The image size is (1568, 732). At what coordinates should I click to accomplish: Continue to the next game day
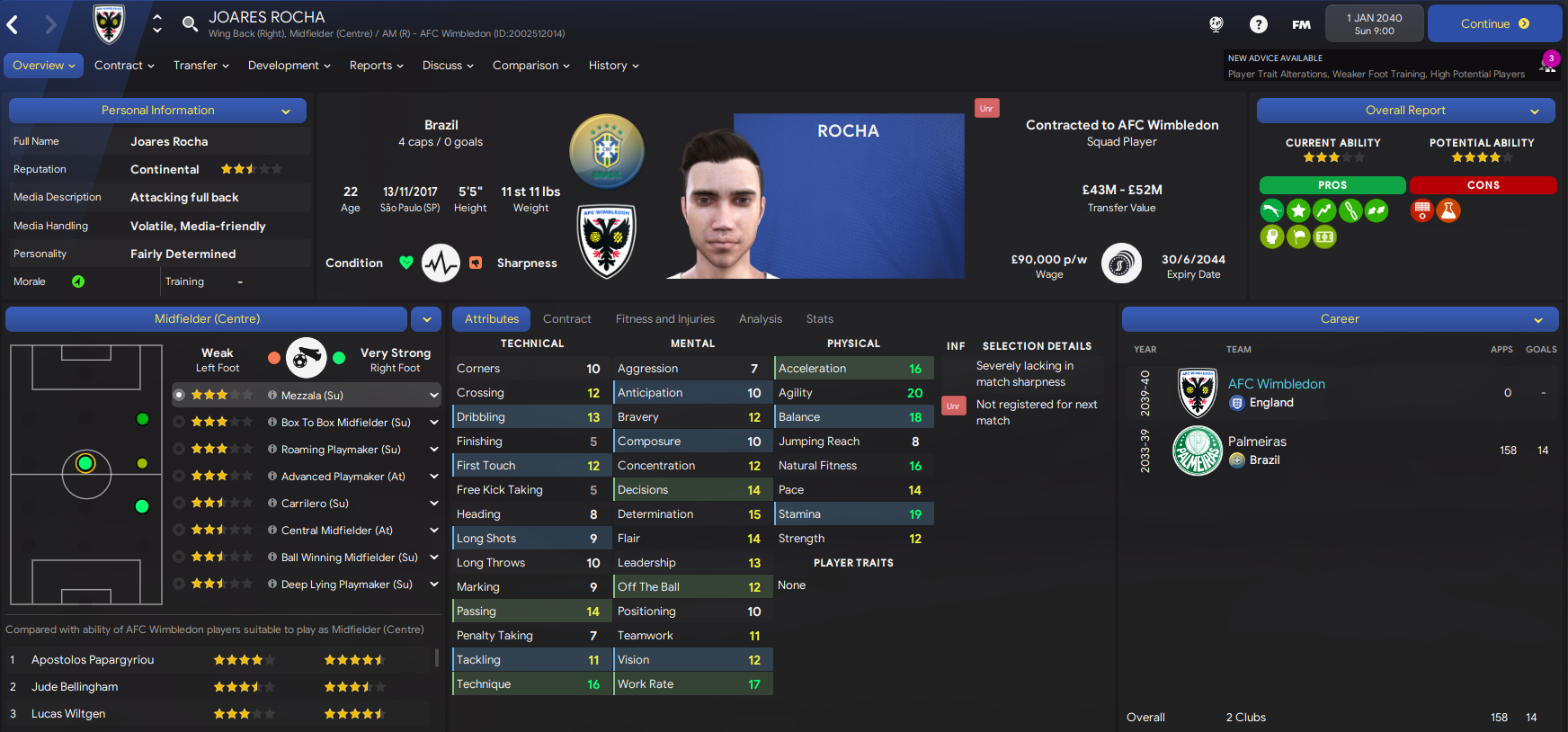pos(1494,24)
